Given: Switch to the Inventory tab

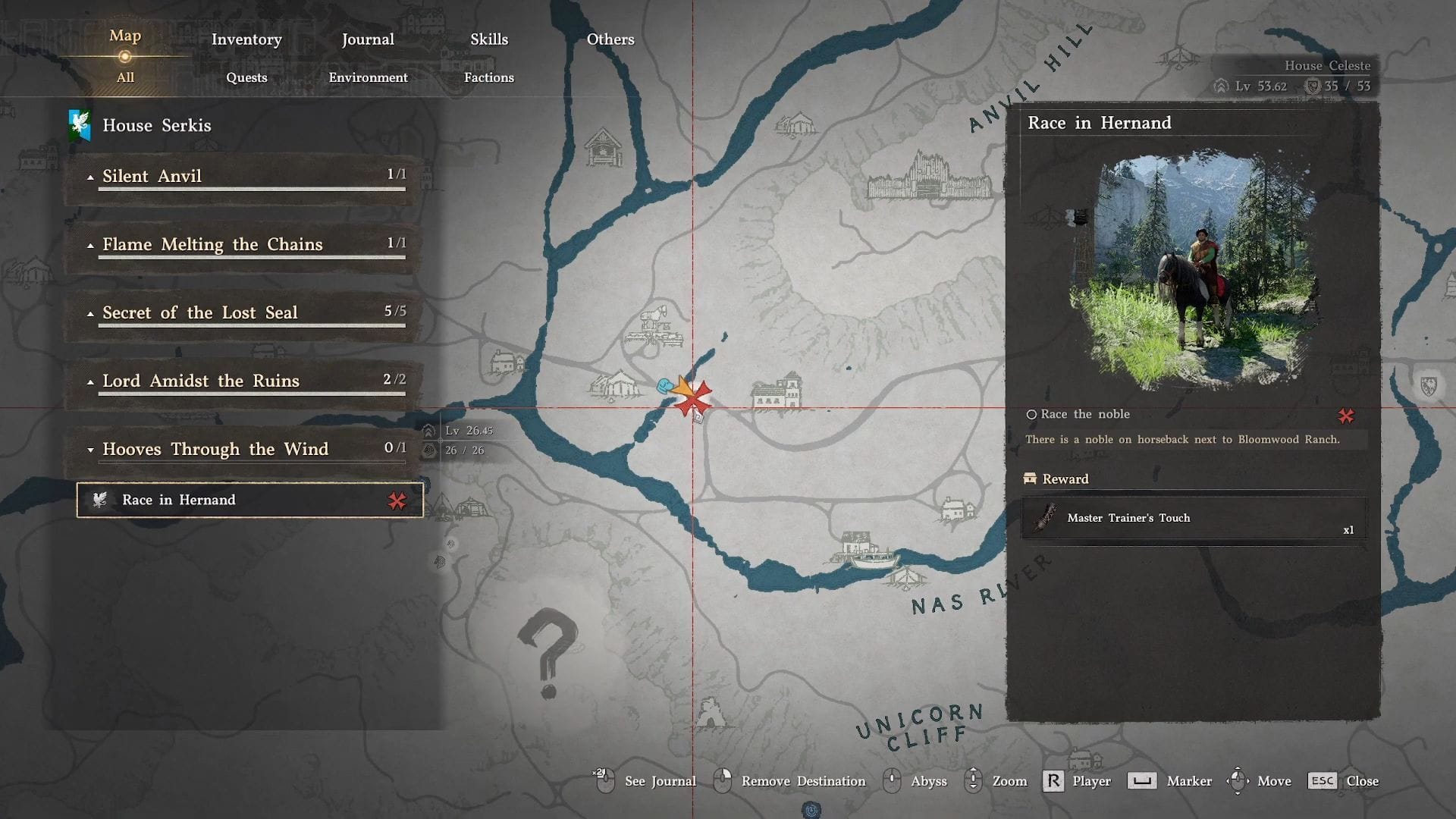Looking at the screenshot, I should tap(246, 39).
